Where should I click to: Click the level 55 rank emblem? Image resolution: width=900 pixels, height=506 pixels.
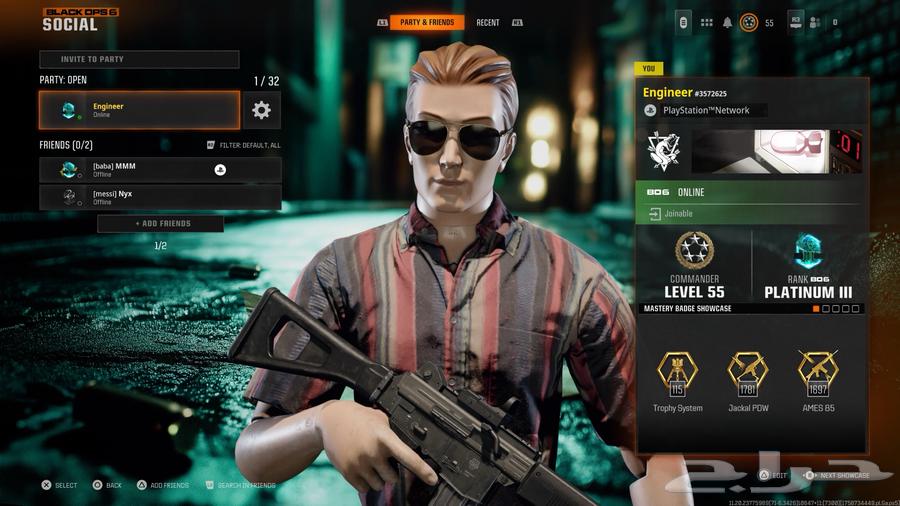(748, 22)
